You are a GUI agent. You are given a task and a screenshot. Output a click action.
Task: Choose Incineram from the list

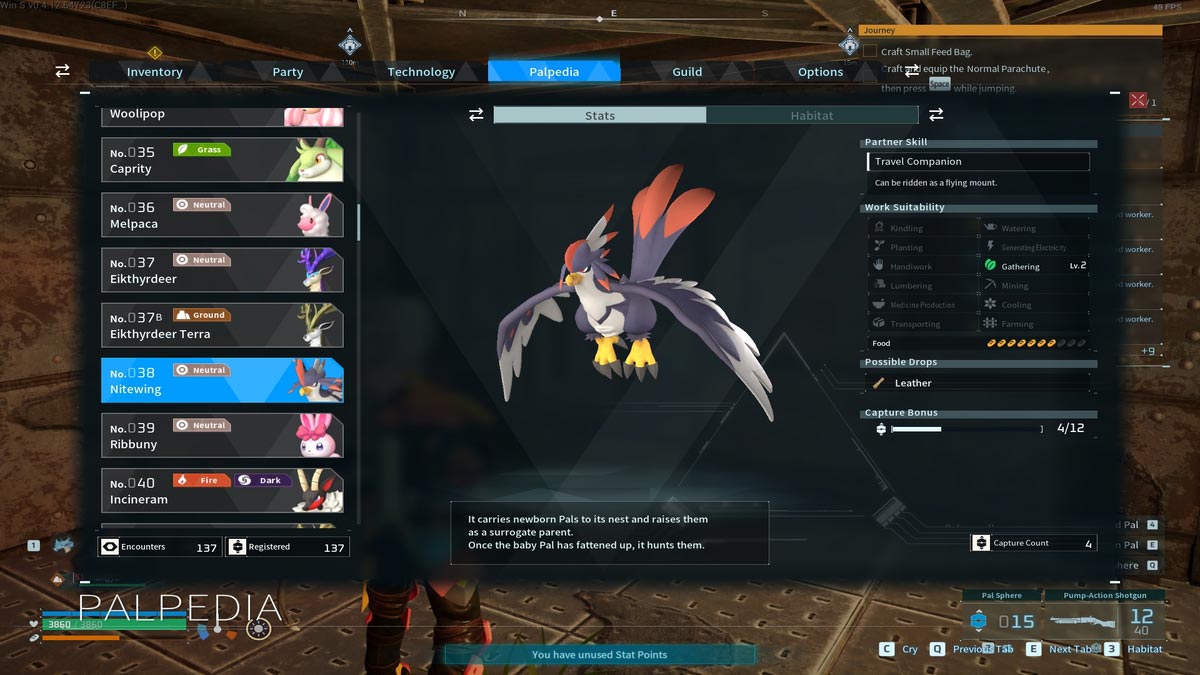click(x=222, y=490)
